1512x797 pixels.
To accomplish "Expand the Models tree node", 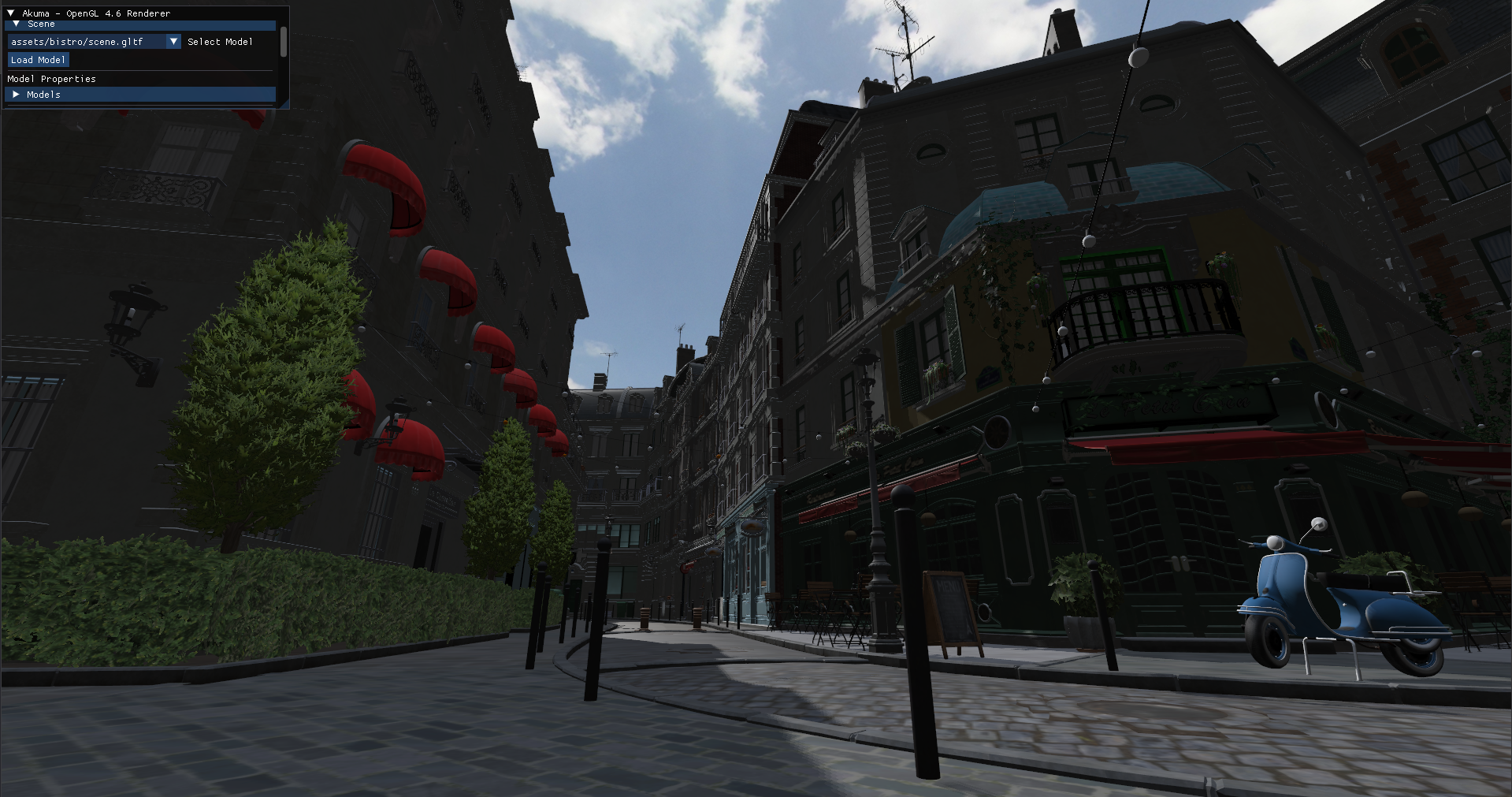I will [x=17, y=94].
